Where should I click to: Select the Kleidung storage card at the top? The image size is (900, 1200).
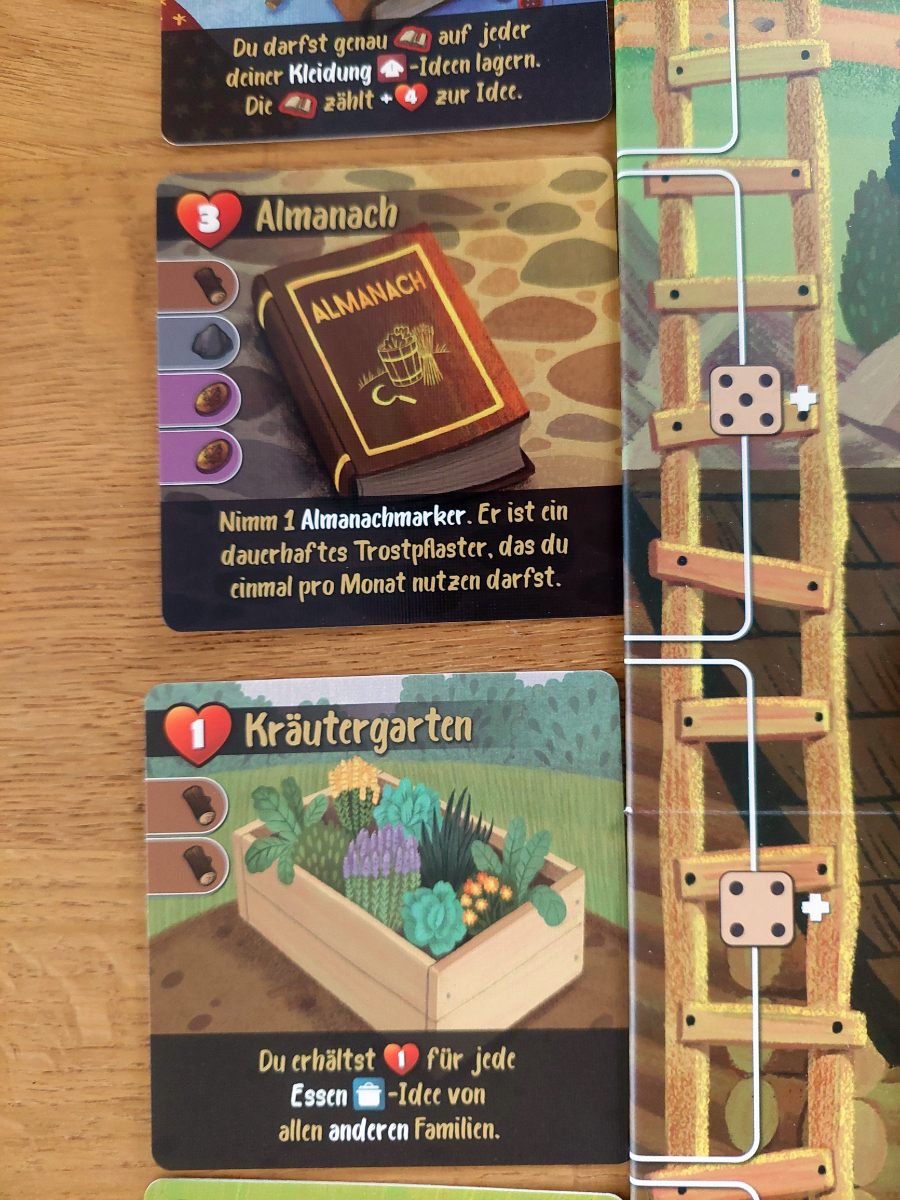click(386, 68)
